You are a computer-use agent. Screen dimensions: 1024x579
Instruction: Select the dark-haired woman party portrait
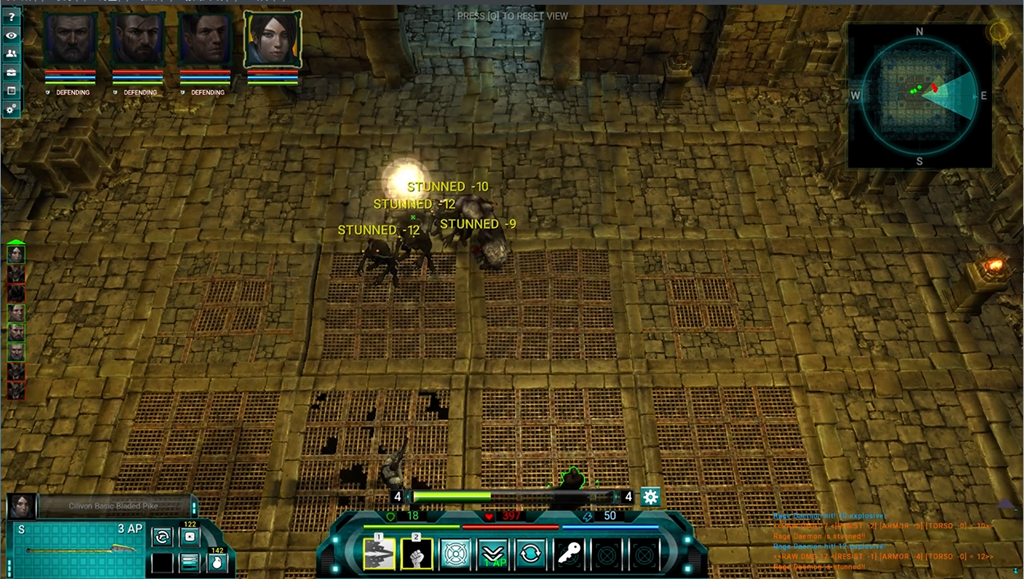tap(272, 40)
